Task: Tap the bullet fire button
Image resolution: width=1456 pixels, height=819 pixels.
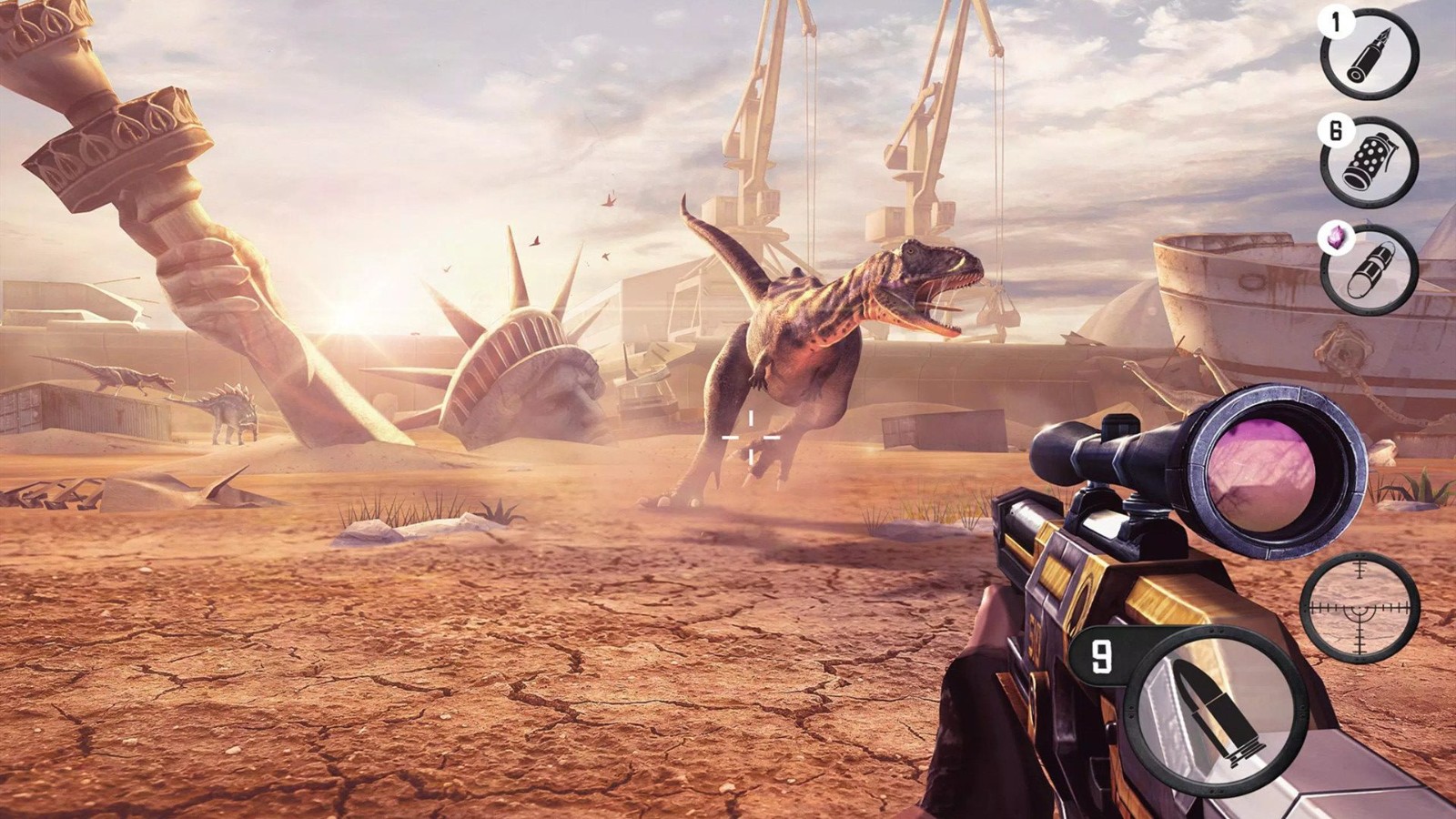Action: click(x=1215, y=712)
